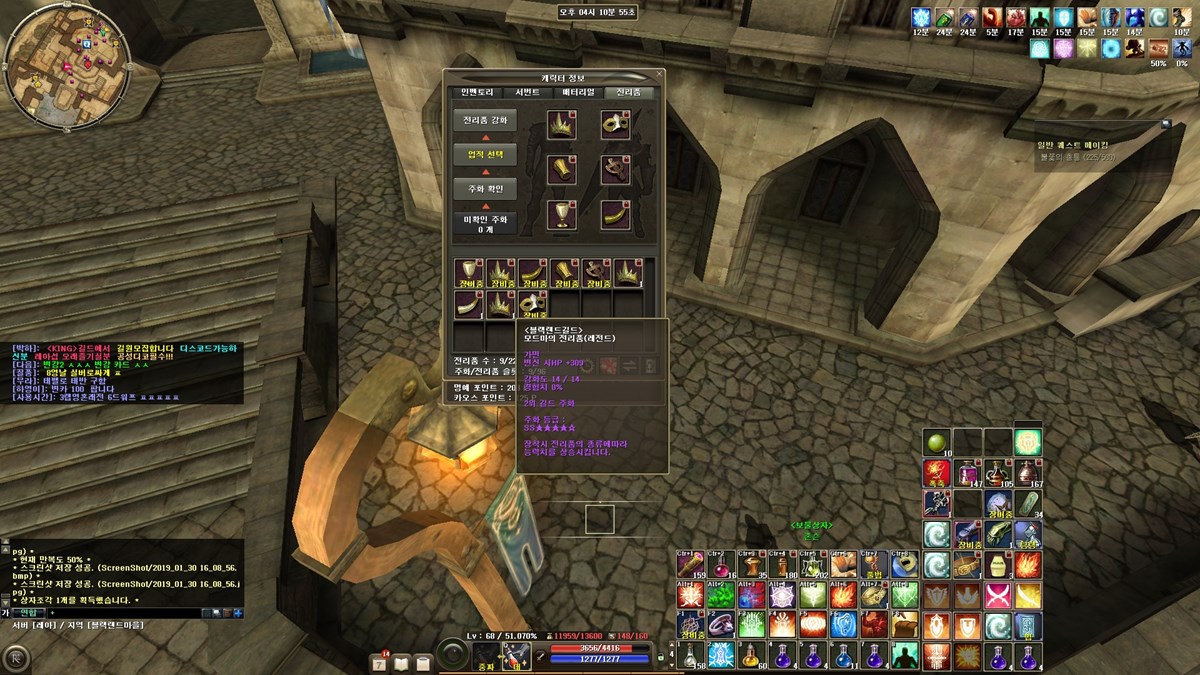Switch to the 인벤토리 tab
The height and width of the screenshot is (675, 1200).
coord(477,92)
